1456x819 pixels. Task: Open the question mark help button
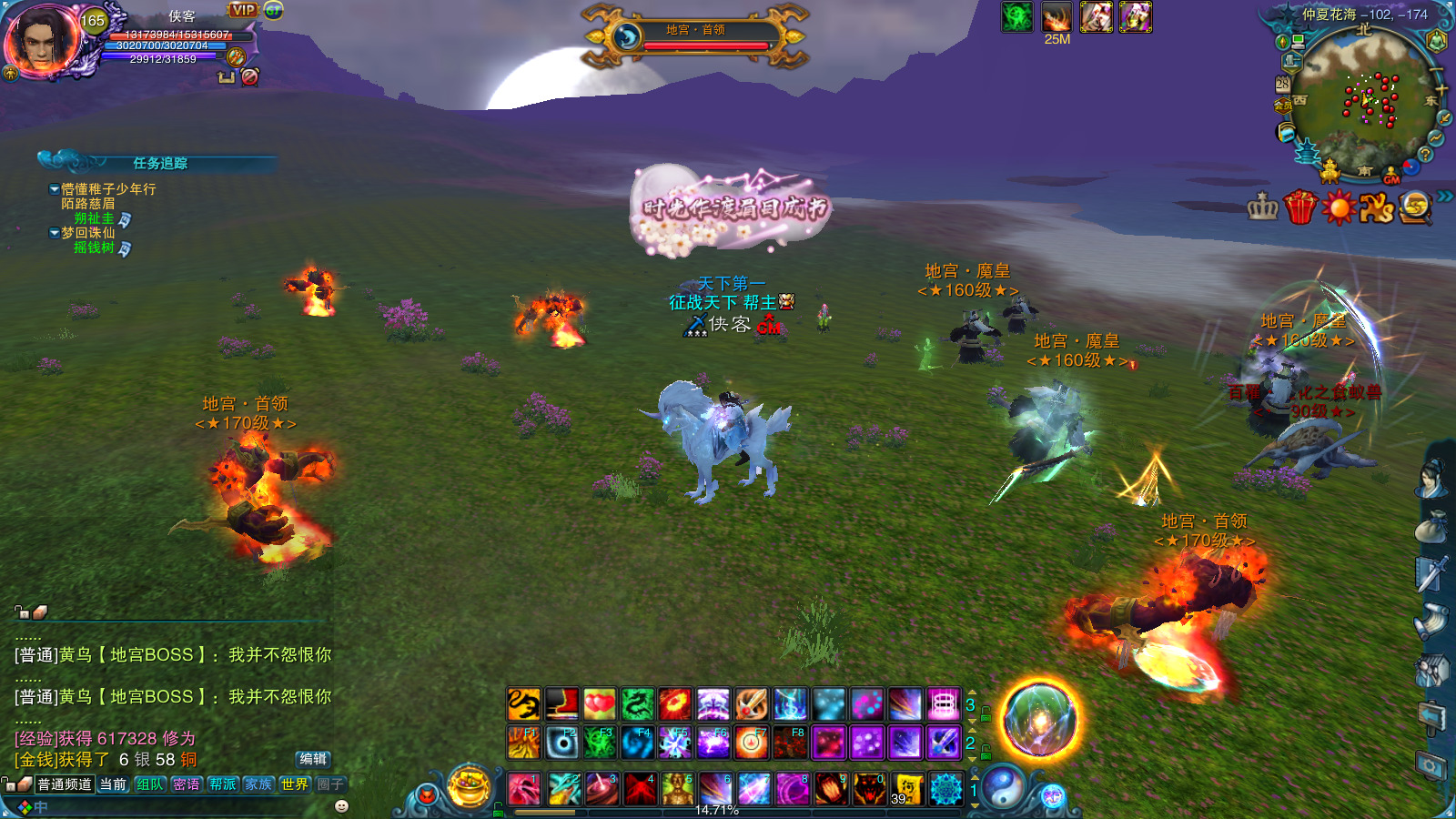(1426, 155)
